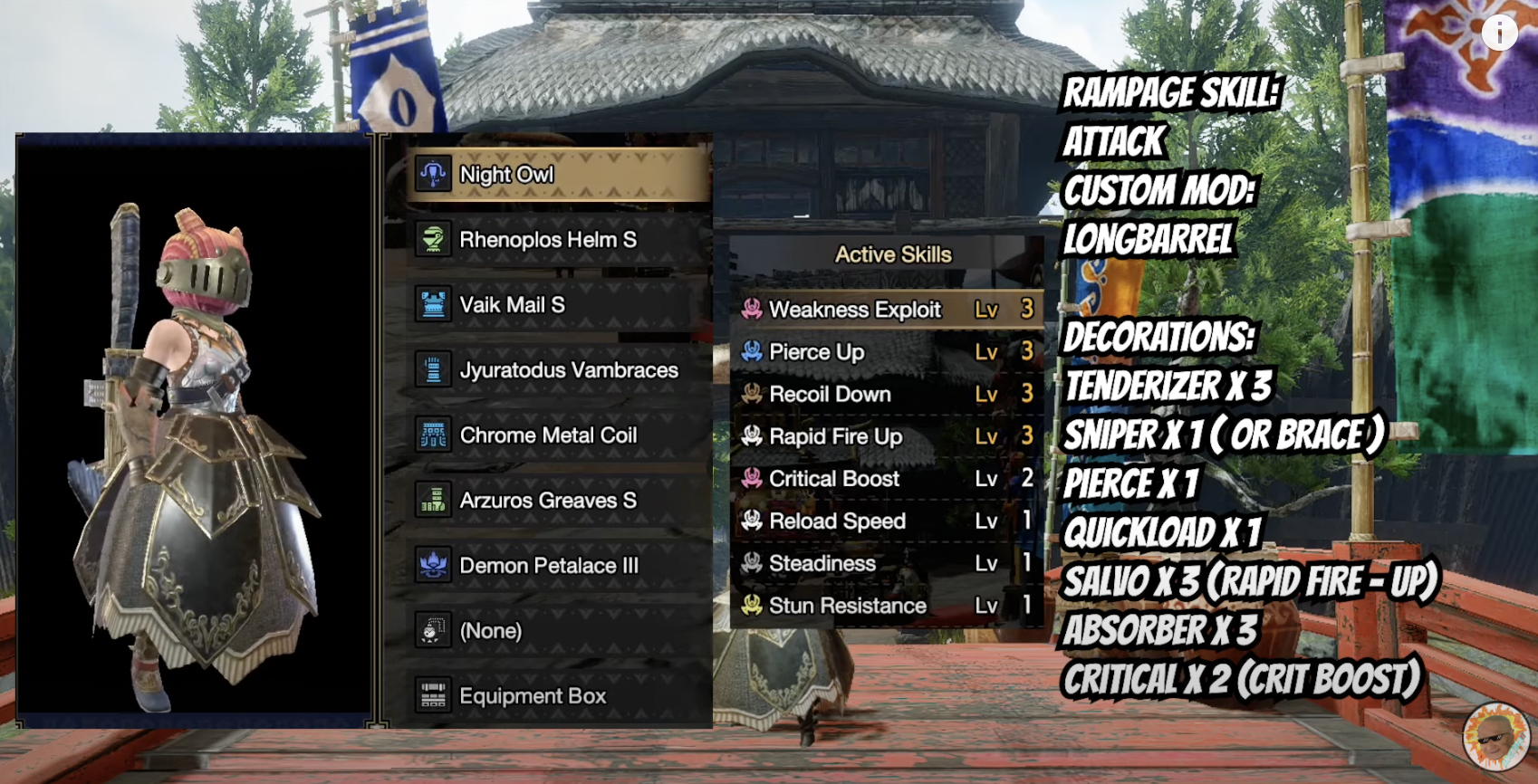
Task: Choose the Rhenoplos Helm S row
Action: point(556,240)
